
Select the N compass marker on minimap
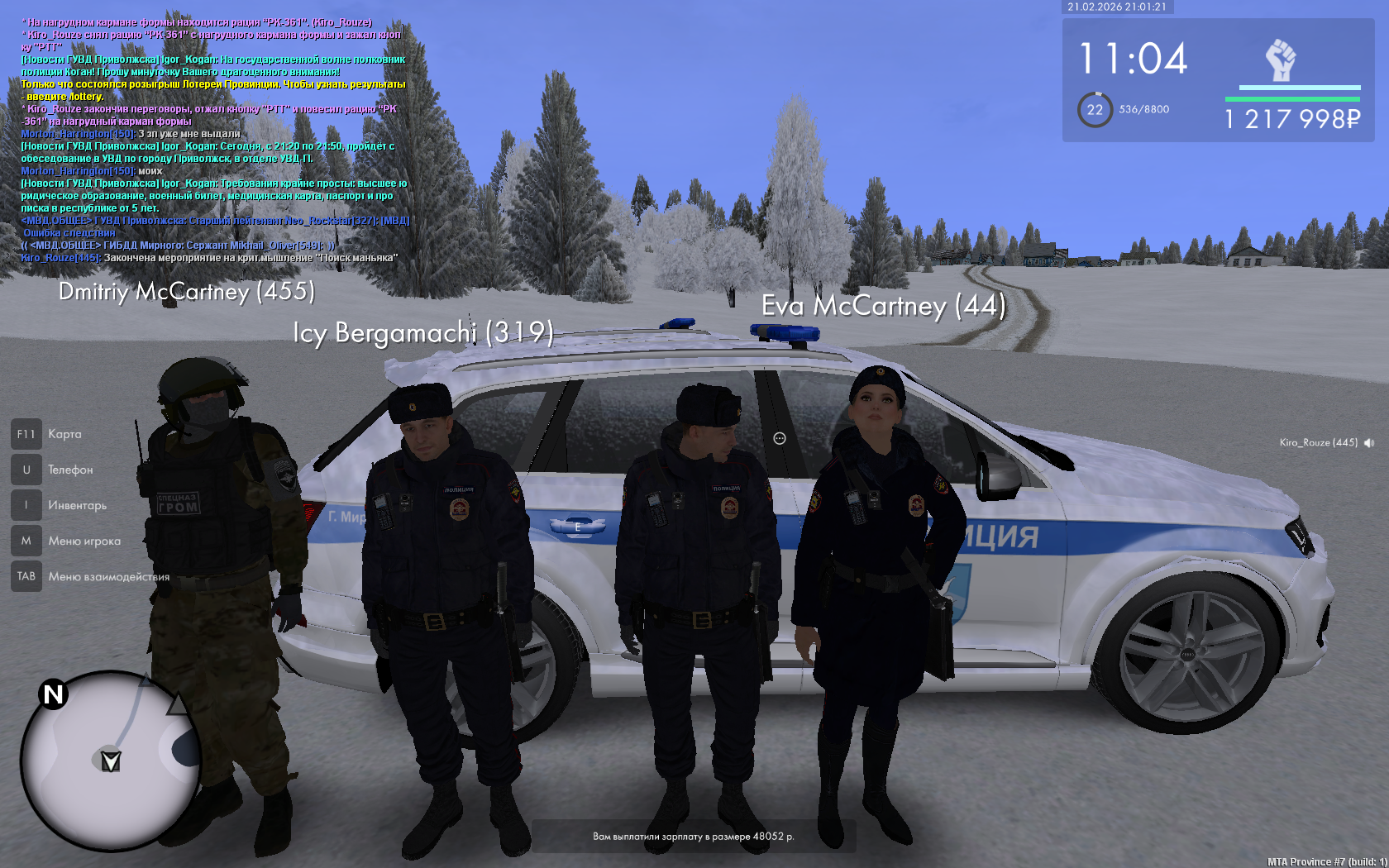54,694
